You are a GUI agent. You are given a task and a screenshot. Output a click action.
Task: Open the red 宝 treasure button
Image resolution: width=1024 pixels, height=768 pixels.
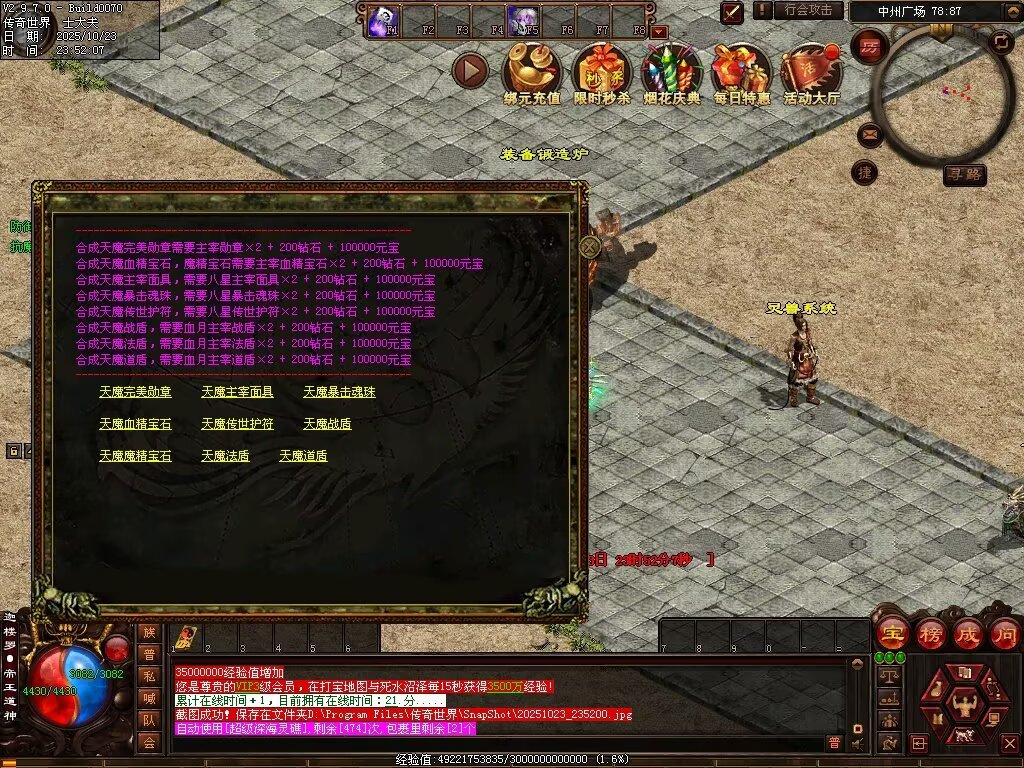(x=893, y=634)
